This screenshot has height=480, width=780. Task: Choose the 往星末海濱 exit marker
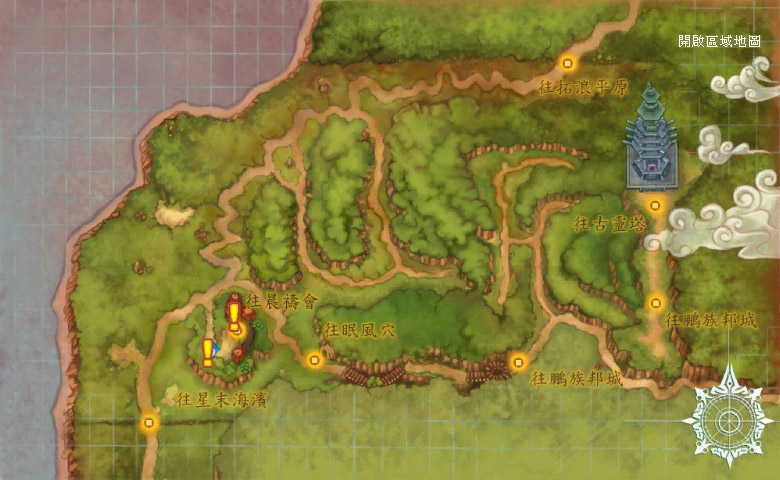click(150, 422)
